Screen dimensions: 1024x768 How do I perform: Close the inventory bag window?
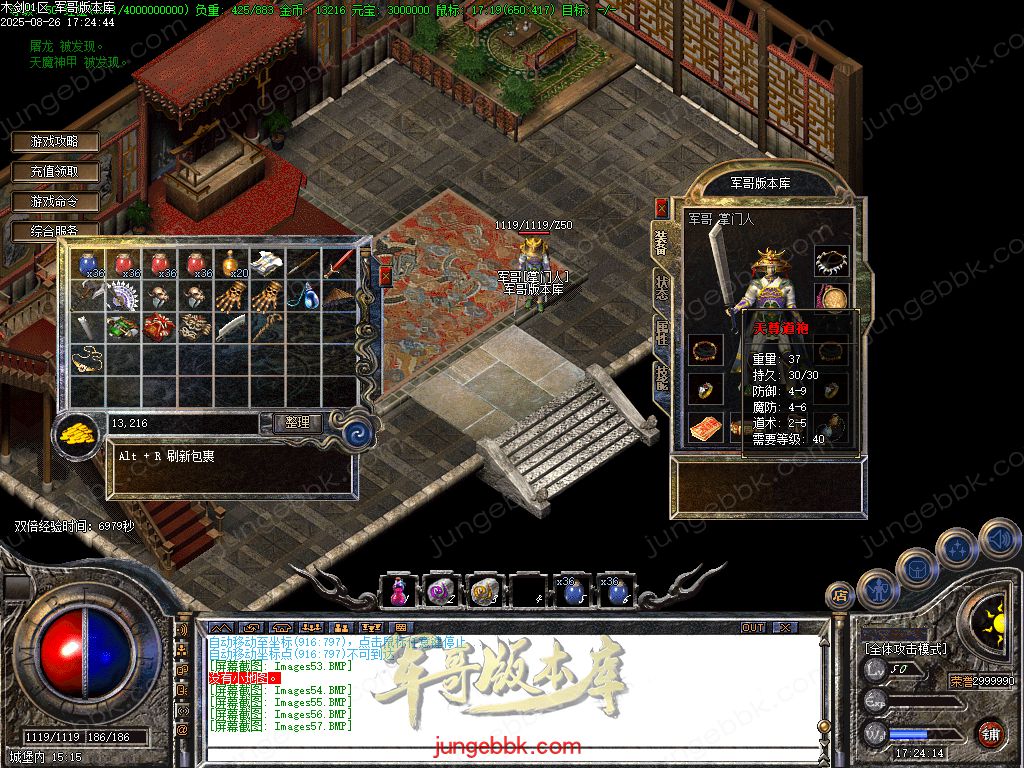[385, 276]
